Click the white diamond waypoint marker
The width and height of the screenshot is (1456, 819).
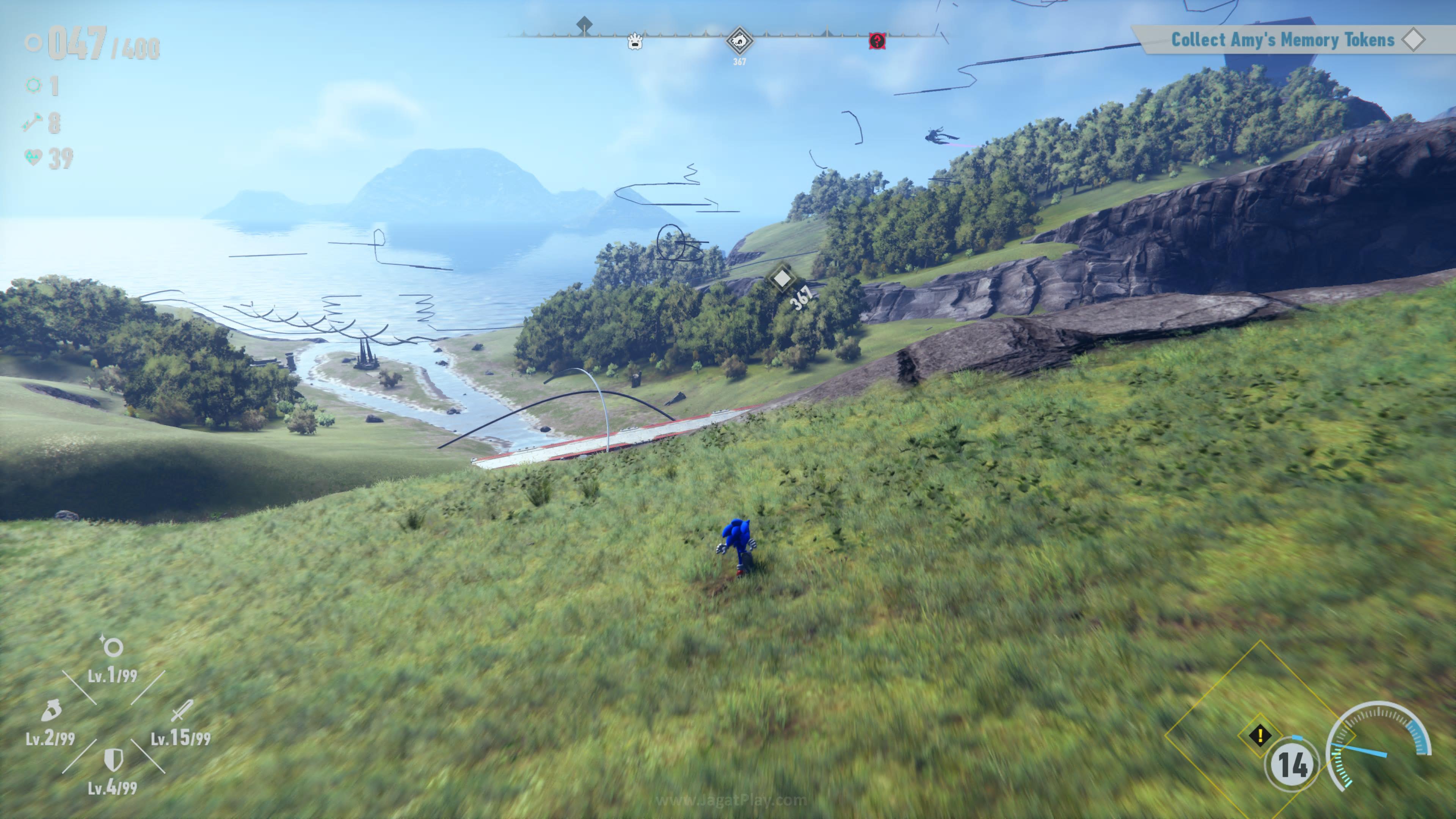pos(782,278)
